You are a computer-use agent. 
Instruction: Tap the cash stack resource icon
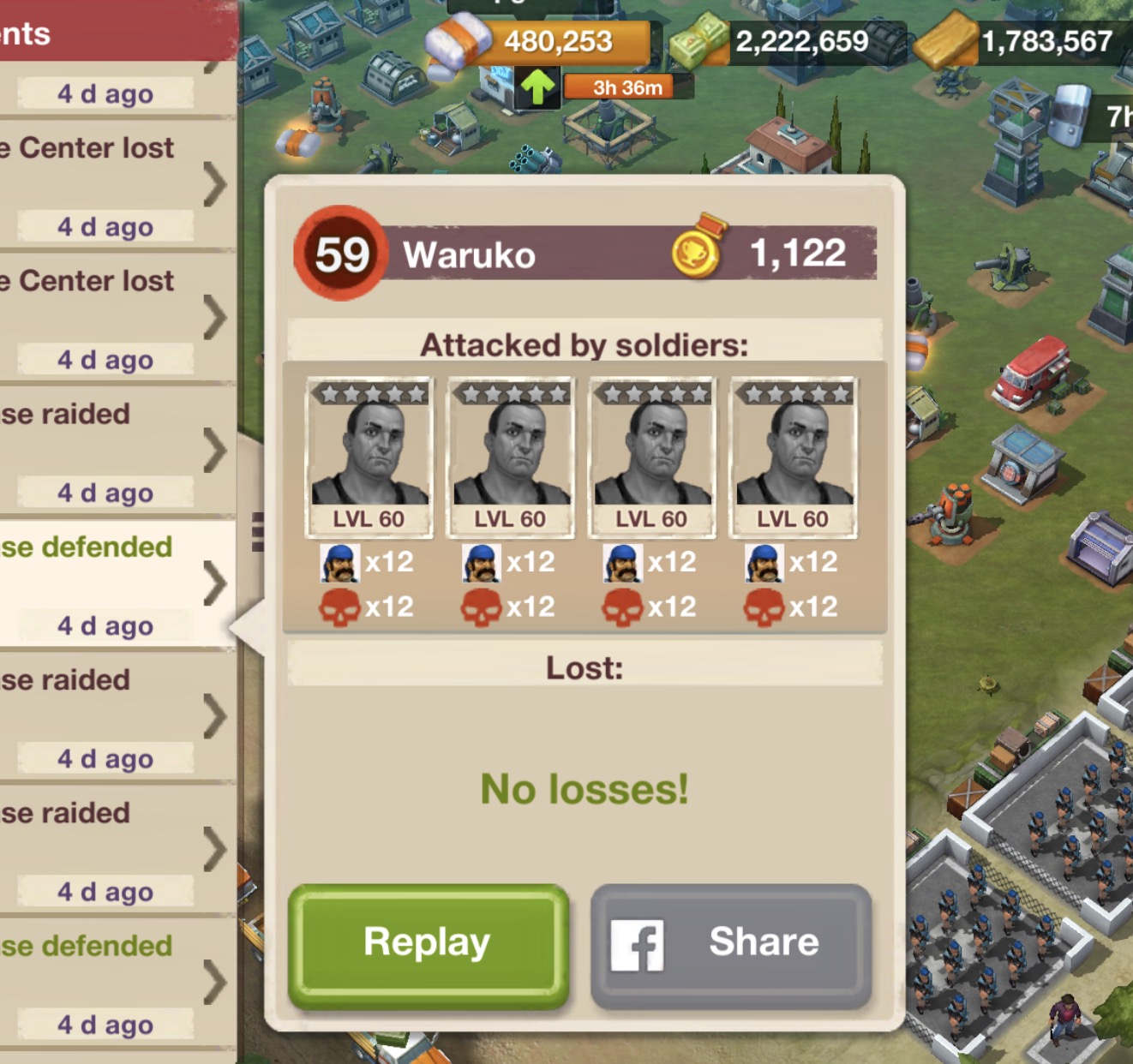[x=701, y=43]
